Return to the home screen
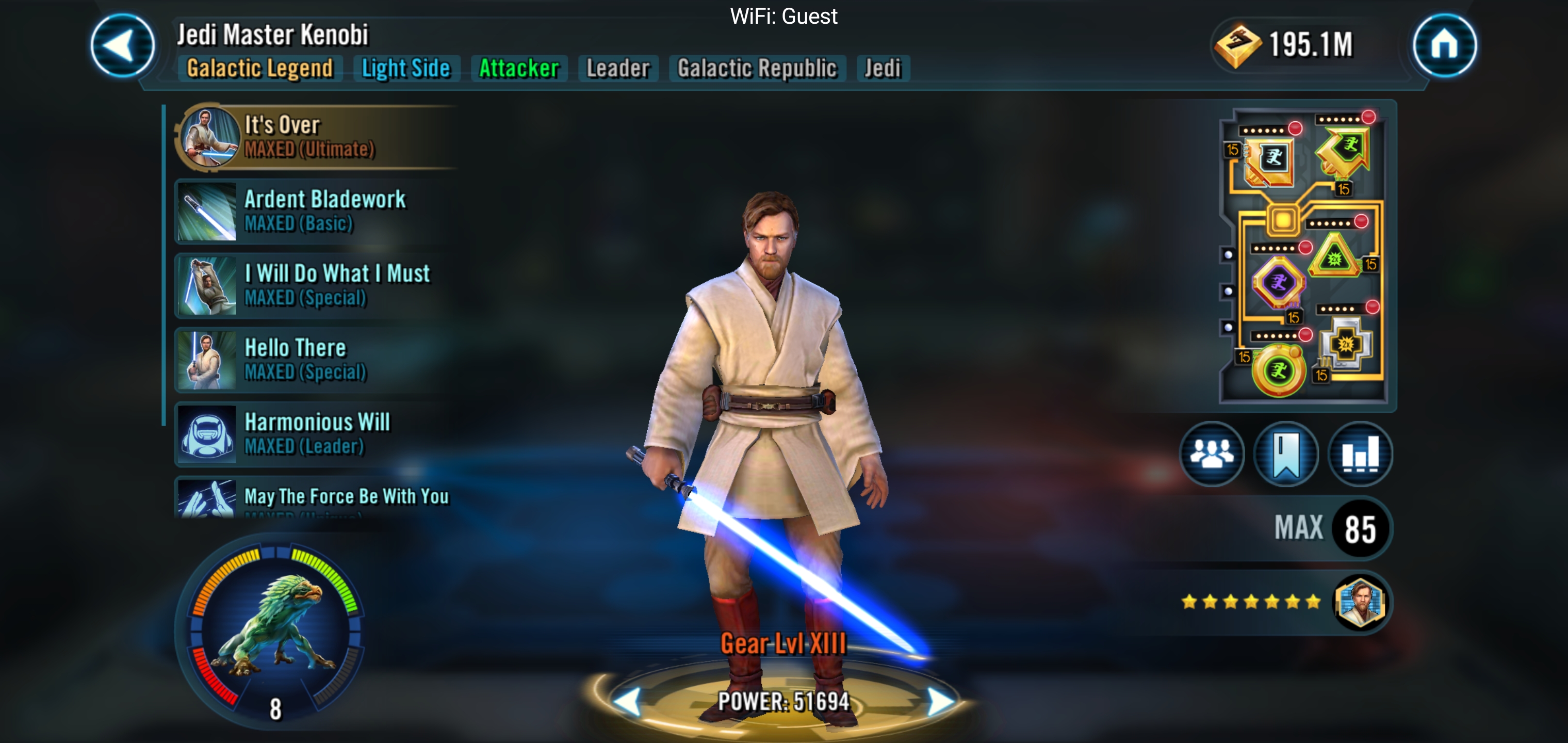The height and width of the screenshot is (743, 1568). coord(1444,46)
